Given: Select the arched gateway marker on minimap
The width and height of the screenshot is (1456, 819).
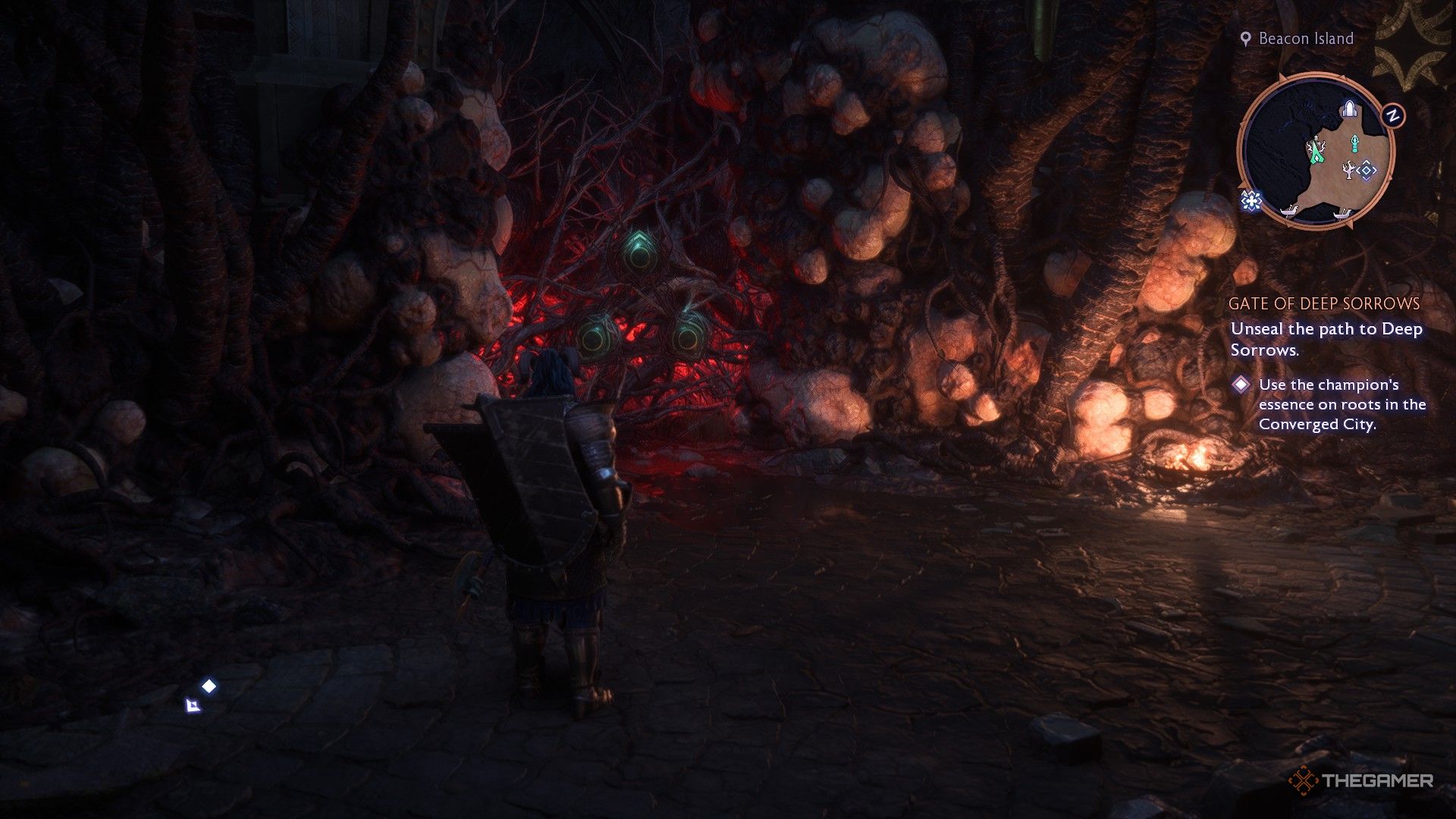Looking at the screenshot, I should click(x=1349, y=110).
